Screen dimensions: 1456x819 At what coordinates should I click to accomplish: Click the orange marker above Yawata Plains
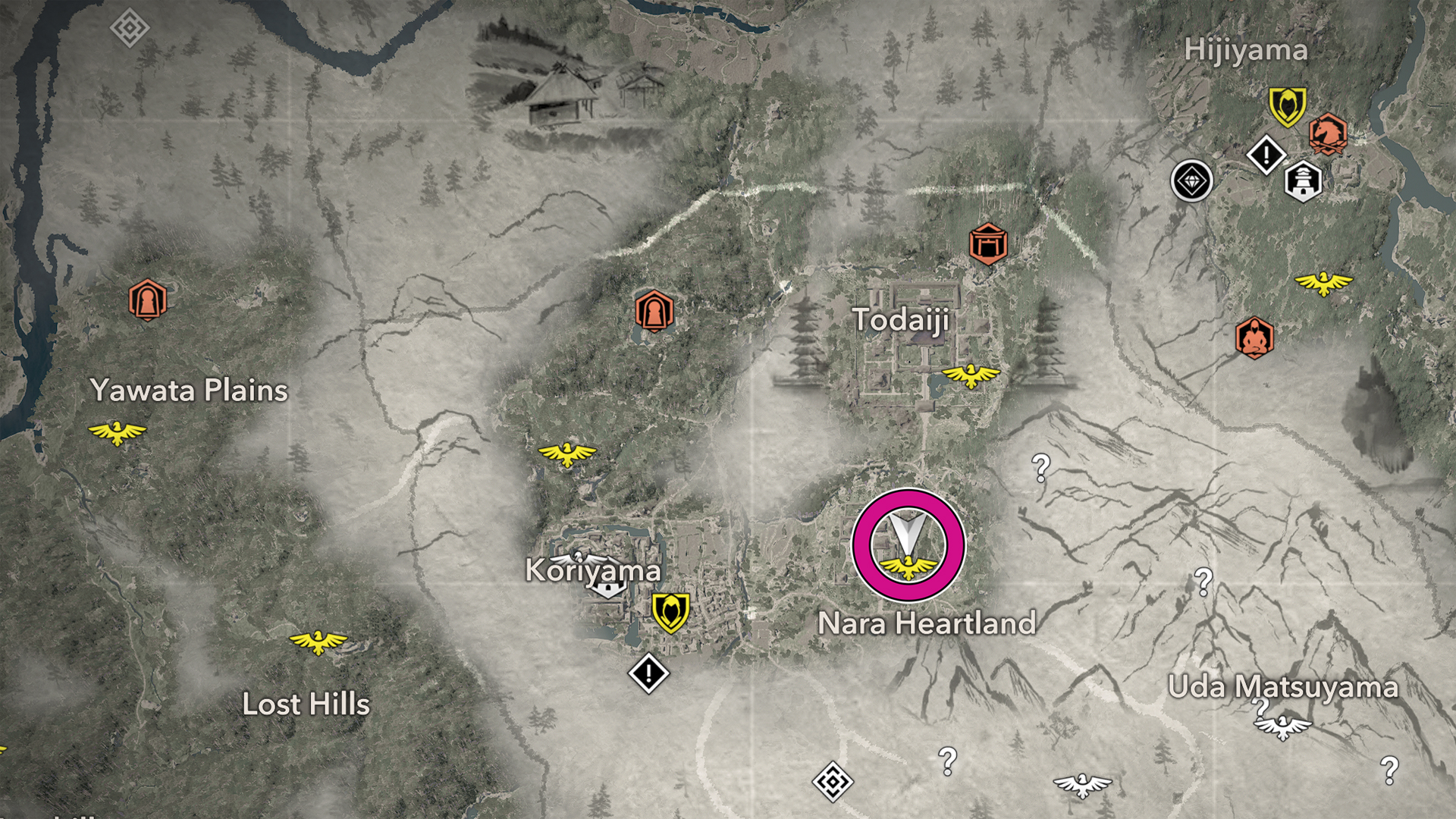[x=147, y=300]
